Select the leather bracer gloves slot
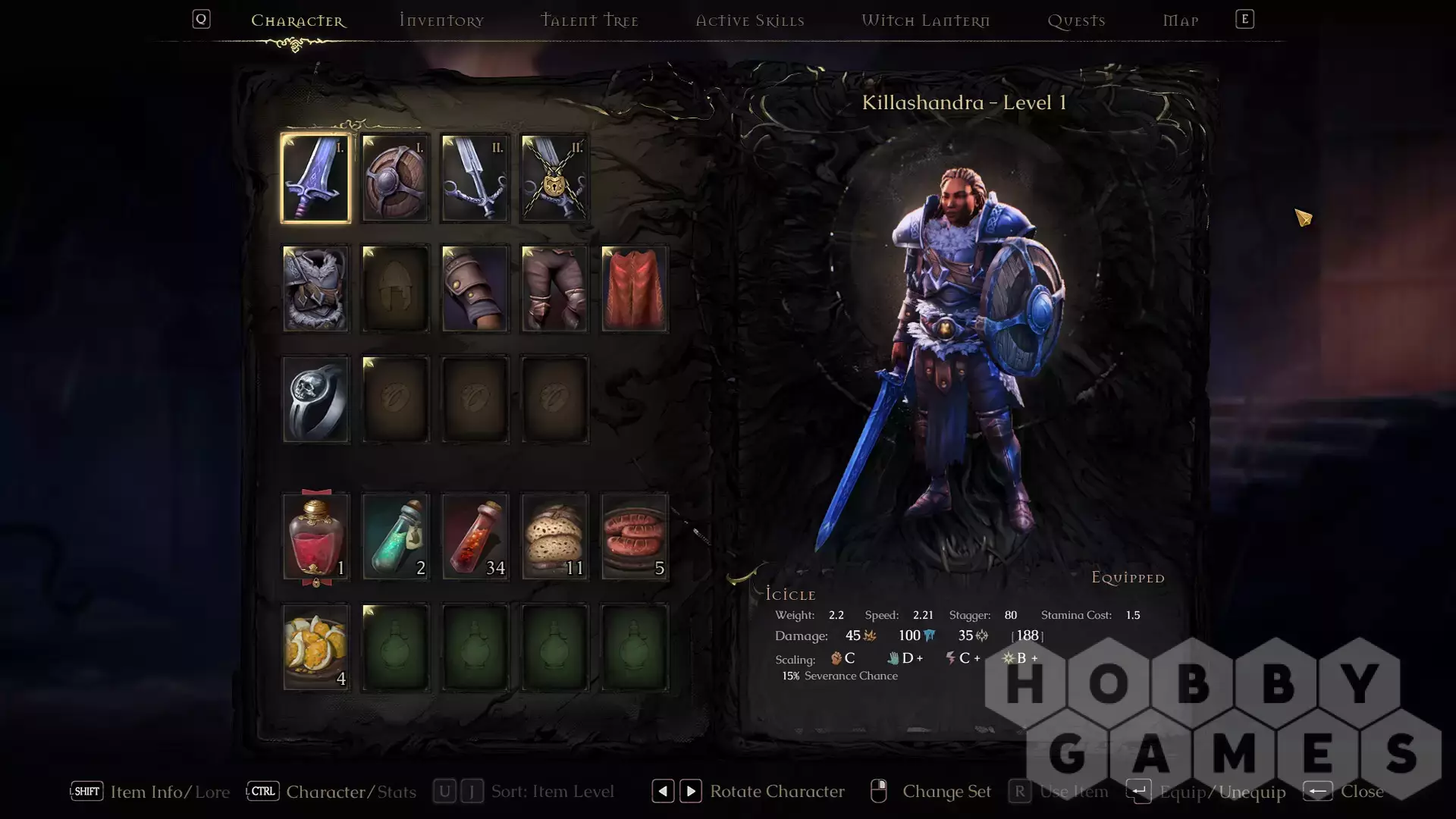Image resolution: width=1456 pixels, height=819 pixels. pyautogui.click(x=475, y=289)
